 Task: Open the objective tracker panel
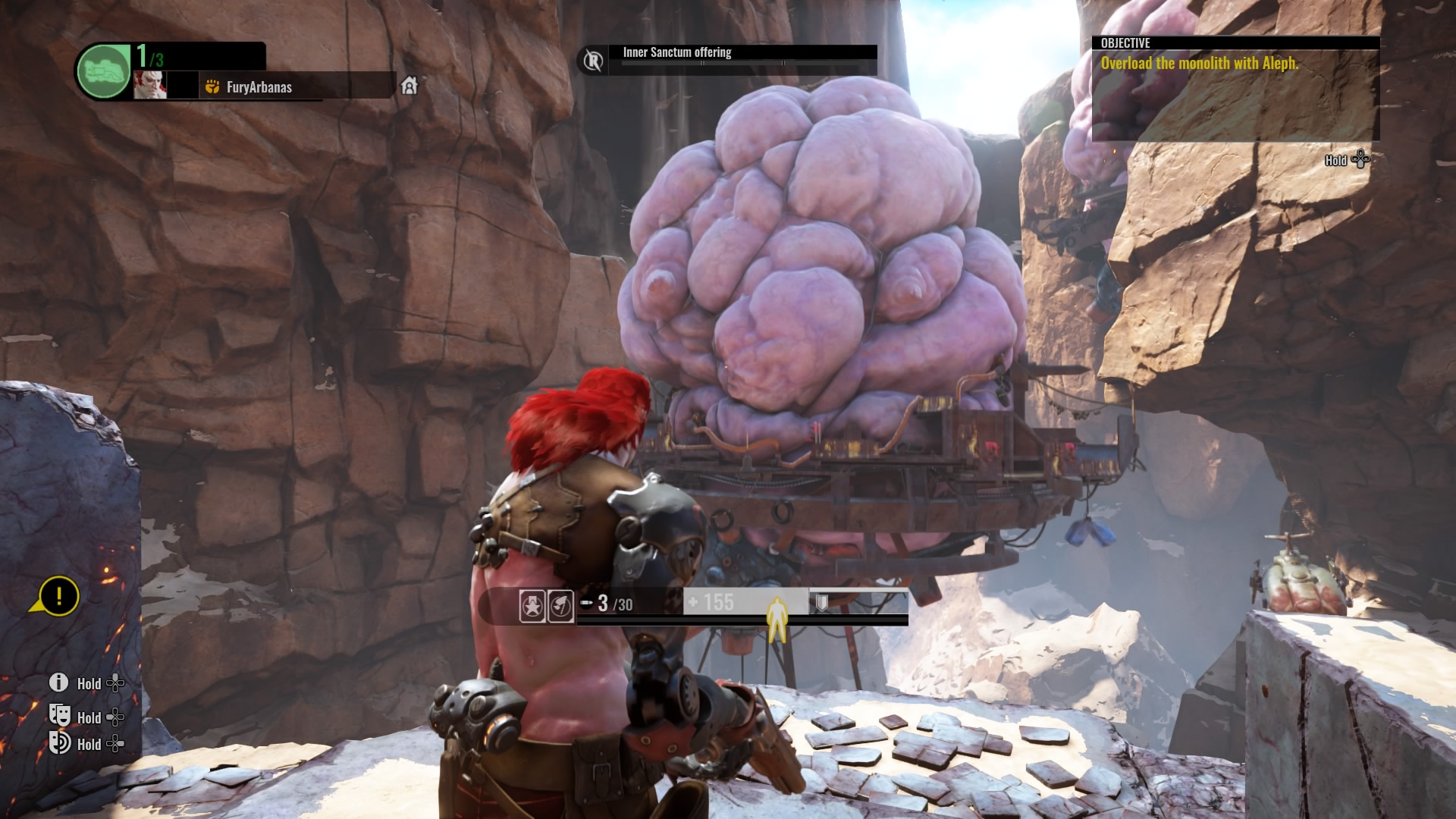pyautogui.click(x=1235, y=89)
